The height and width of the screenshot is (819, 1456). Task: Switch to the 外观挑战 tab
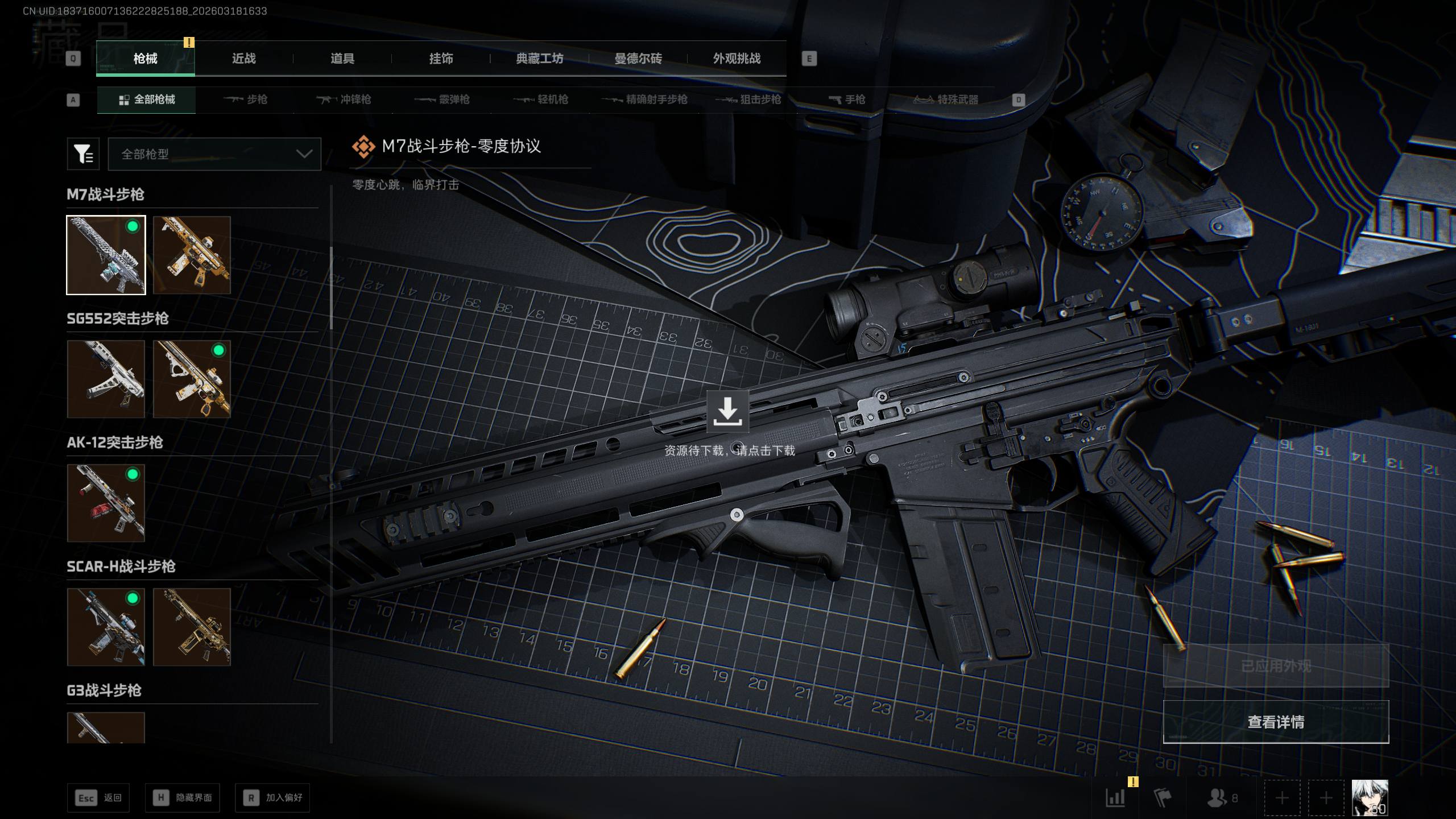coord(737,59)
